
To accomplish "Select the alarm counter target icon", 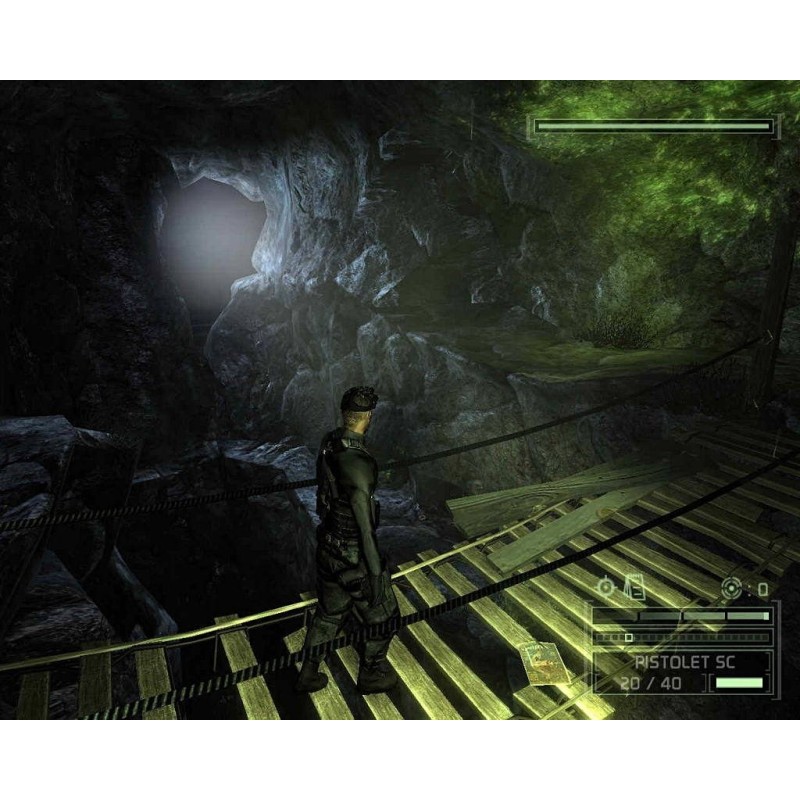I will [x=732, y=588].
